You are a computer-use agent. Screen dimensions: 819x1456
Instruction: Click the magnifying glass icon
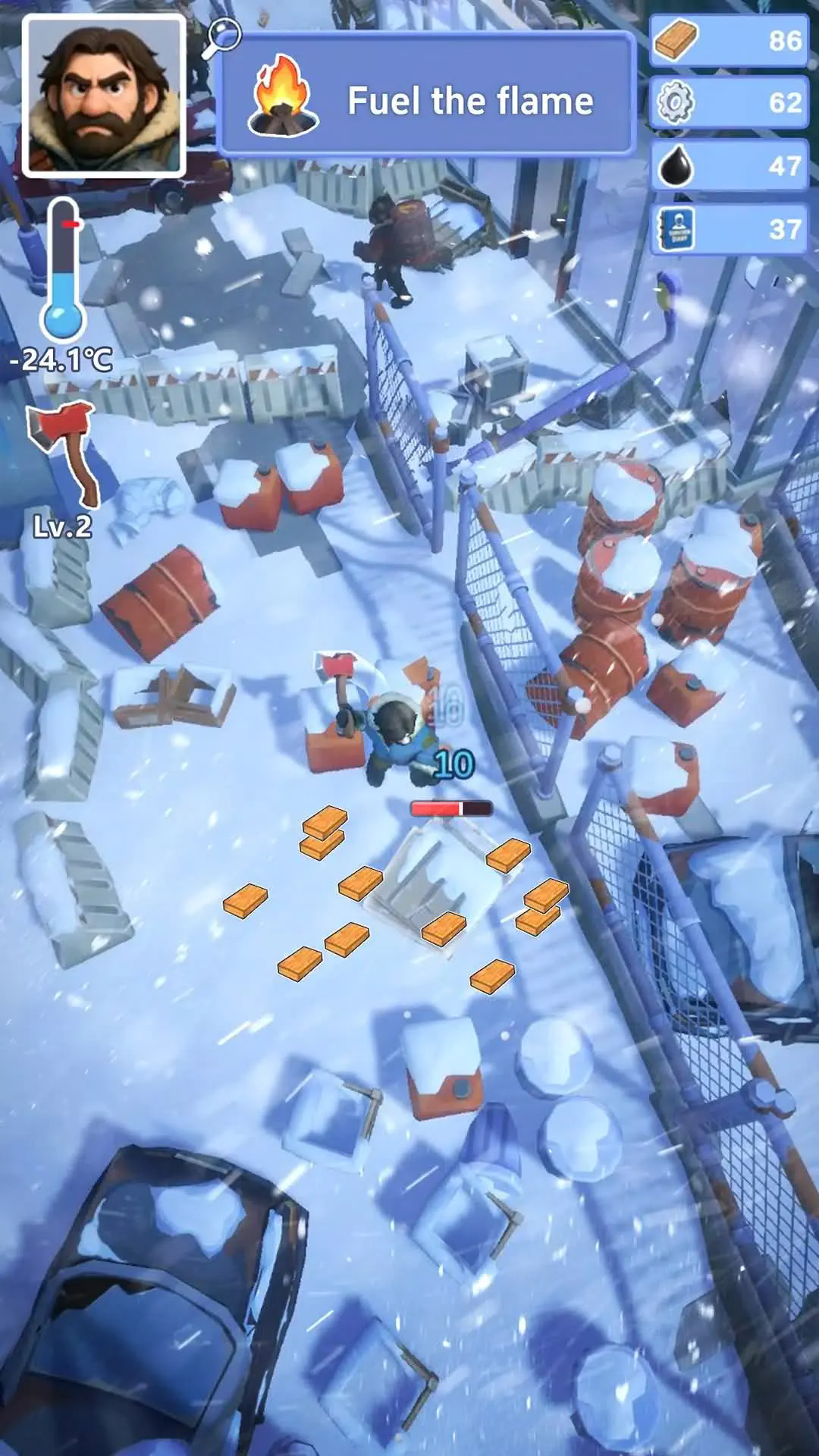pyautogui.click(x=221, y=38)
